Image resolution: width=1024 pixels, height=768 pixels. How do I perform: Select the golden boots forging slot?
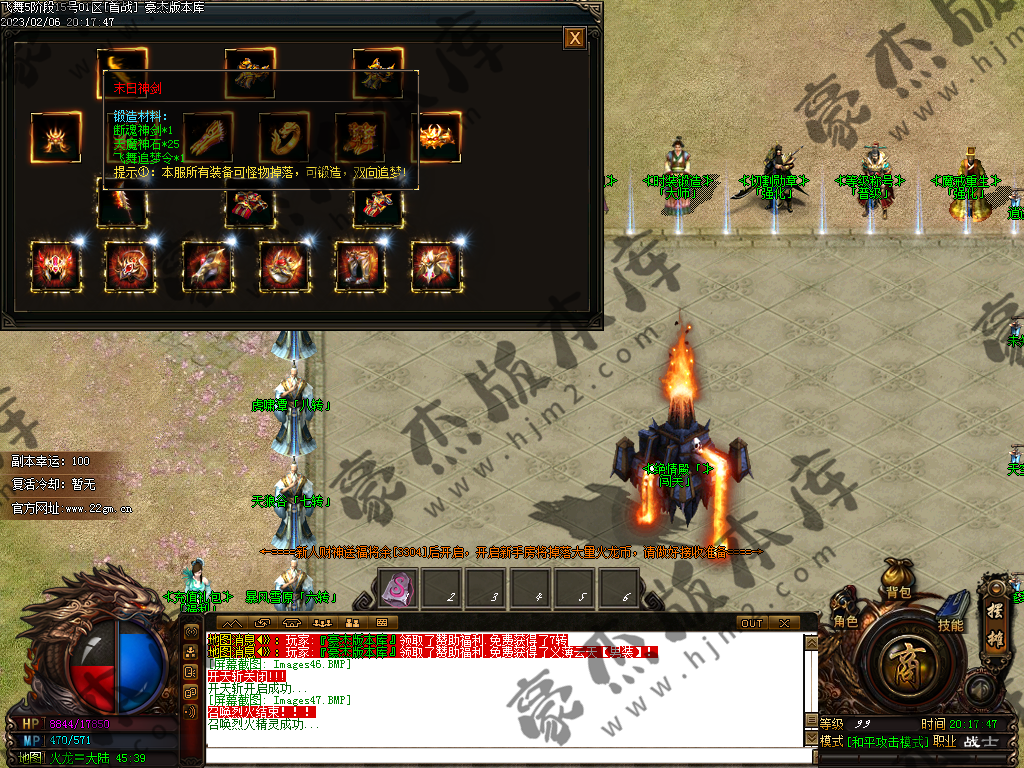[359, 137]
